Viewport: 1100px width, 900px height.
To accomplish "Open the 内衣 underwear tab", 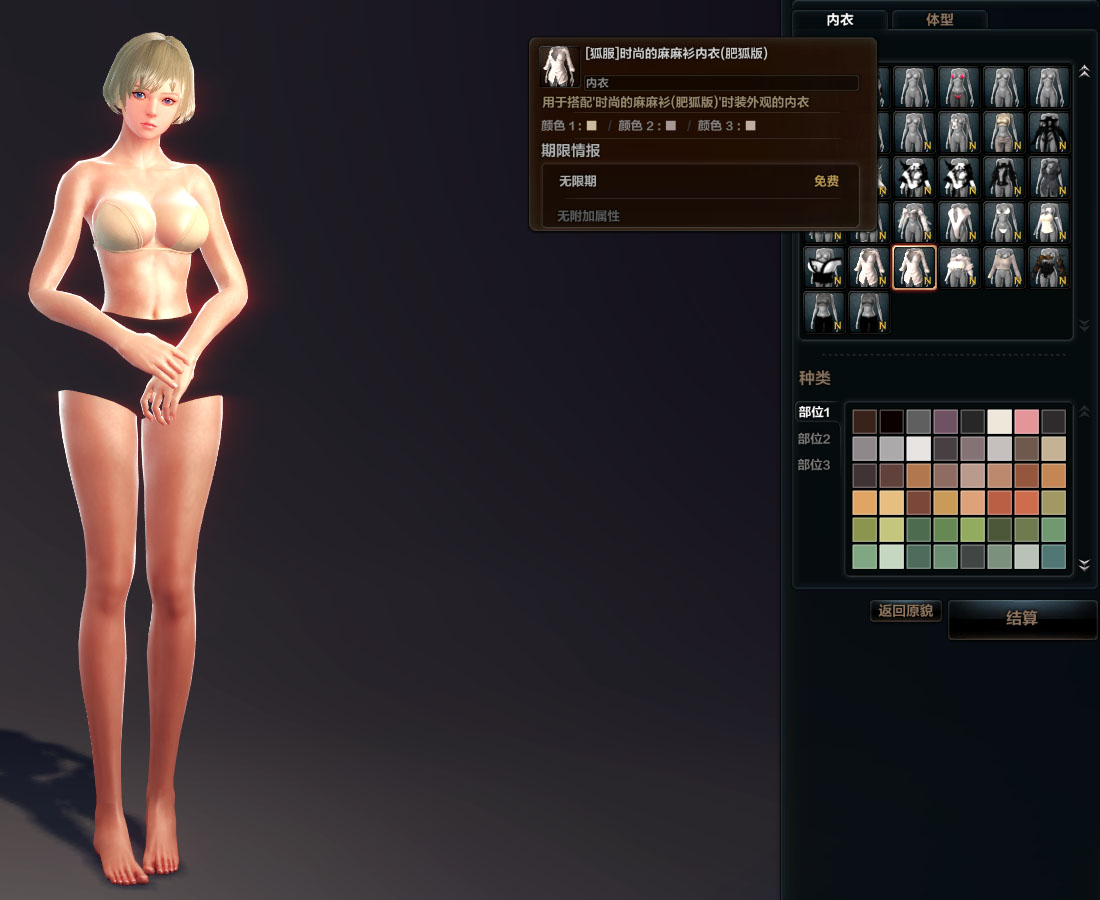I will pyautogui.click(x=840, y=20).
